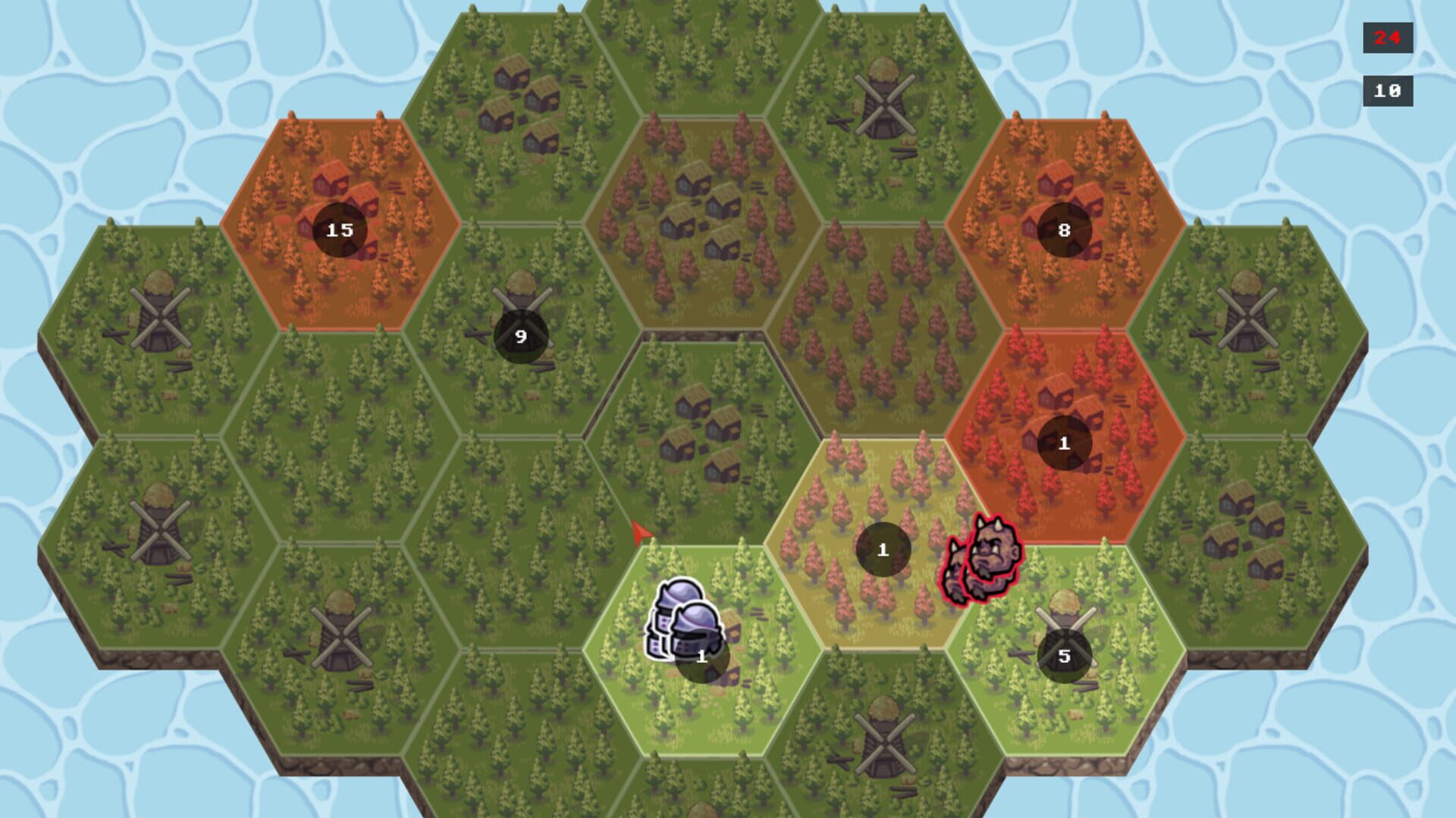Click the hex marked with 9

(x=520, y=336)
